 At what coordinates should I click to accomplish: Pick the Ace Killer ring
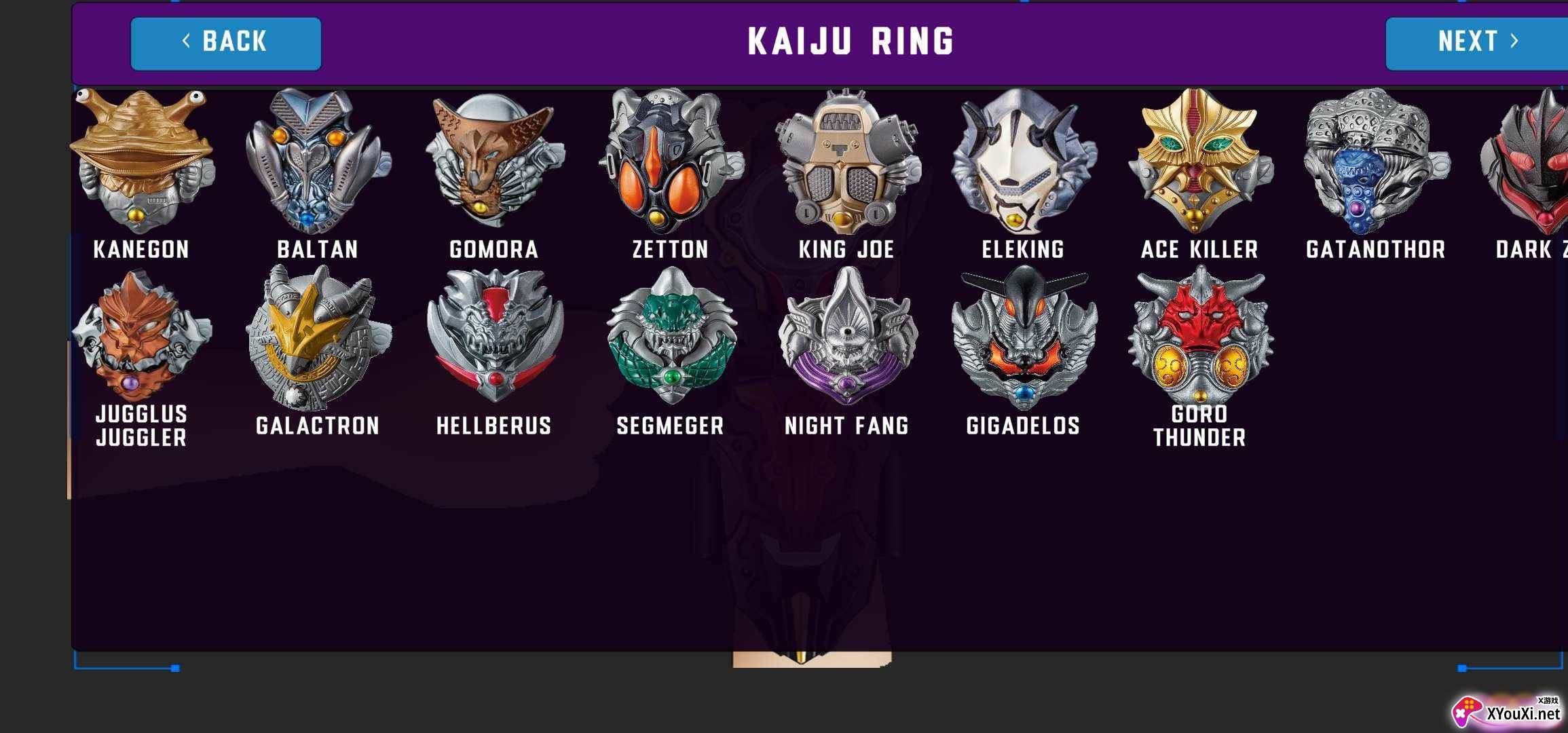pyautogui.click(x=1199, y=162)
